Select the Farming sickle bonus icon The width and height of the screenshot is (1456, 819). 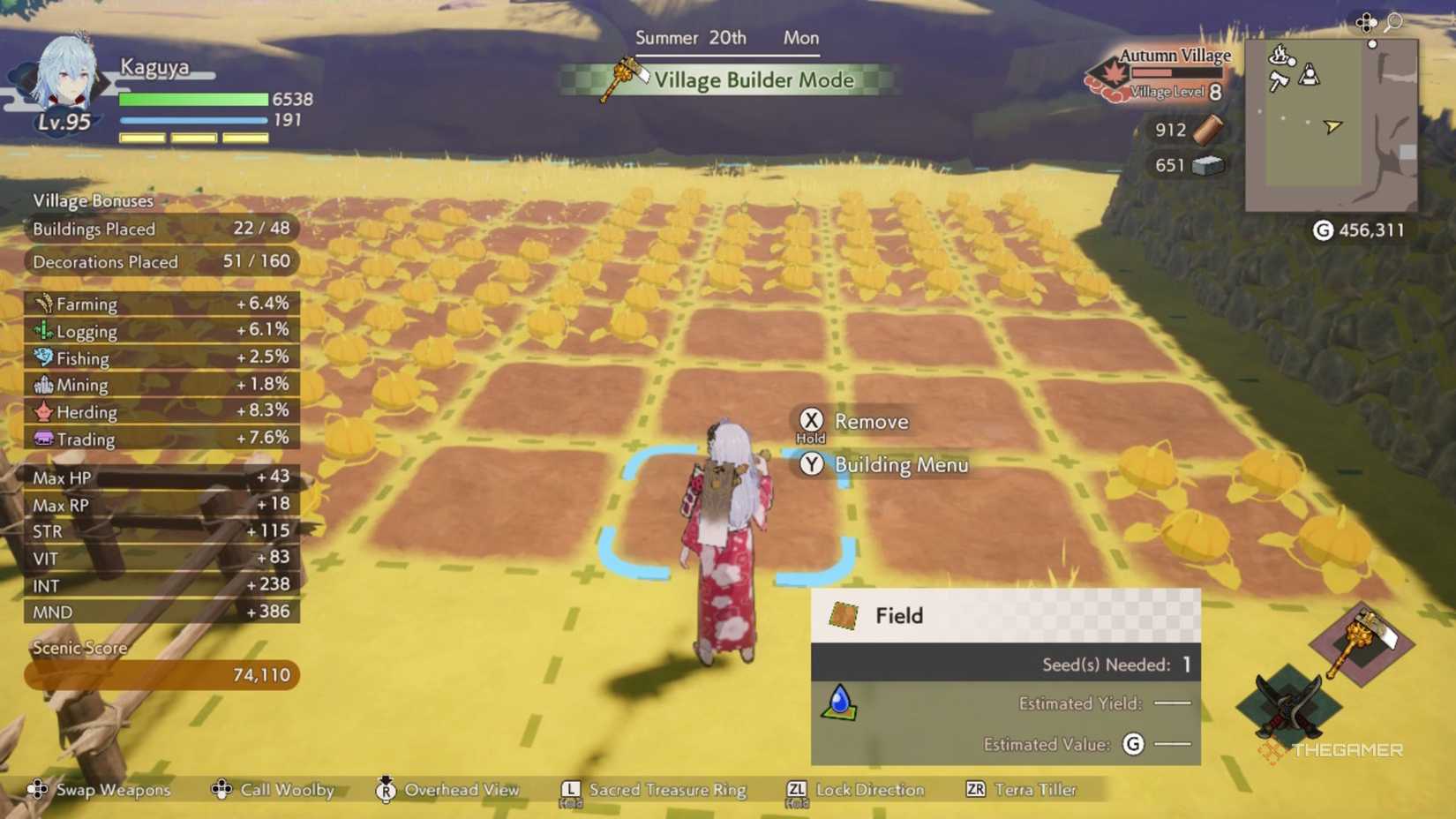point(43,304)
